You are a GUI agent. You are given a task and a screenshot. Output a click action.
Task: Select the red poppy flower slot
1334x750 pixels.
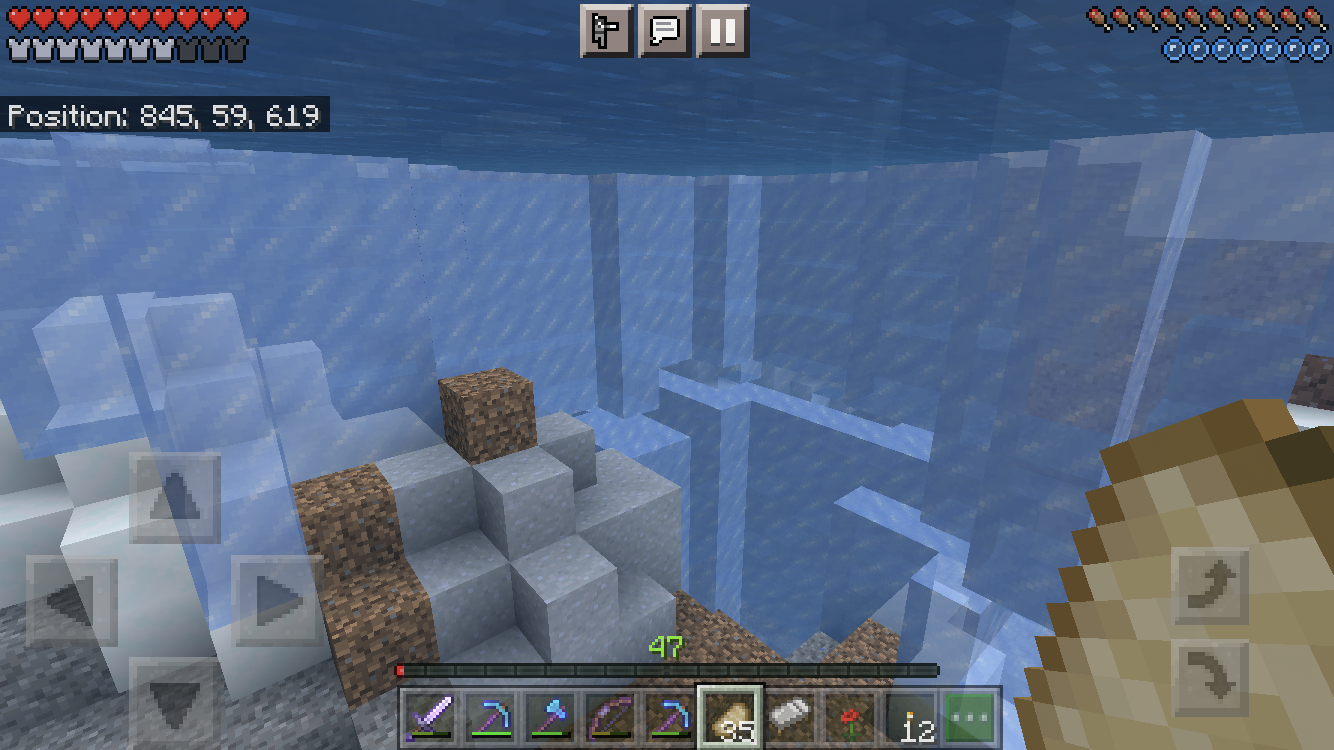point(850,717)
